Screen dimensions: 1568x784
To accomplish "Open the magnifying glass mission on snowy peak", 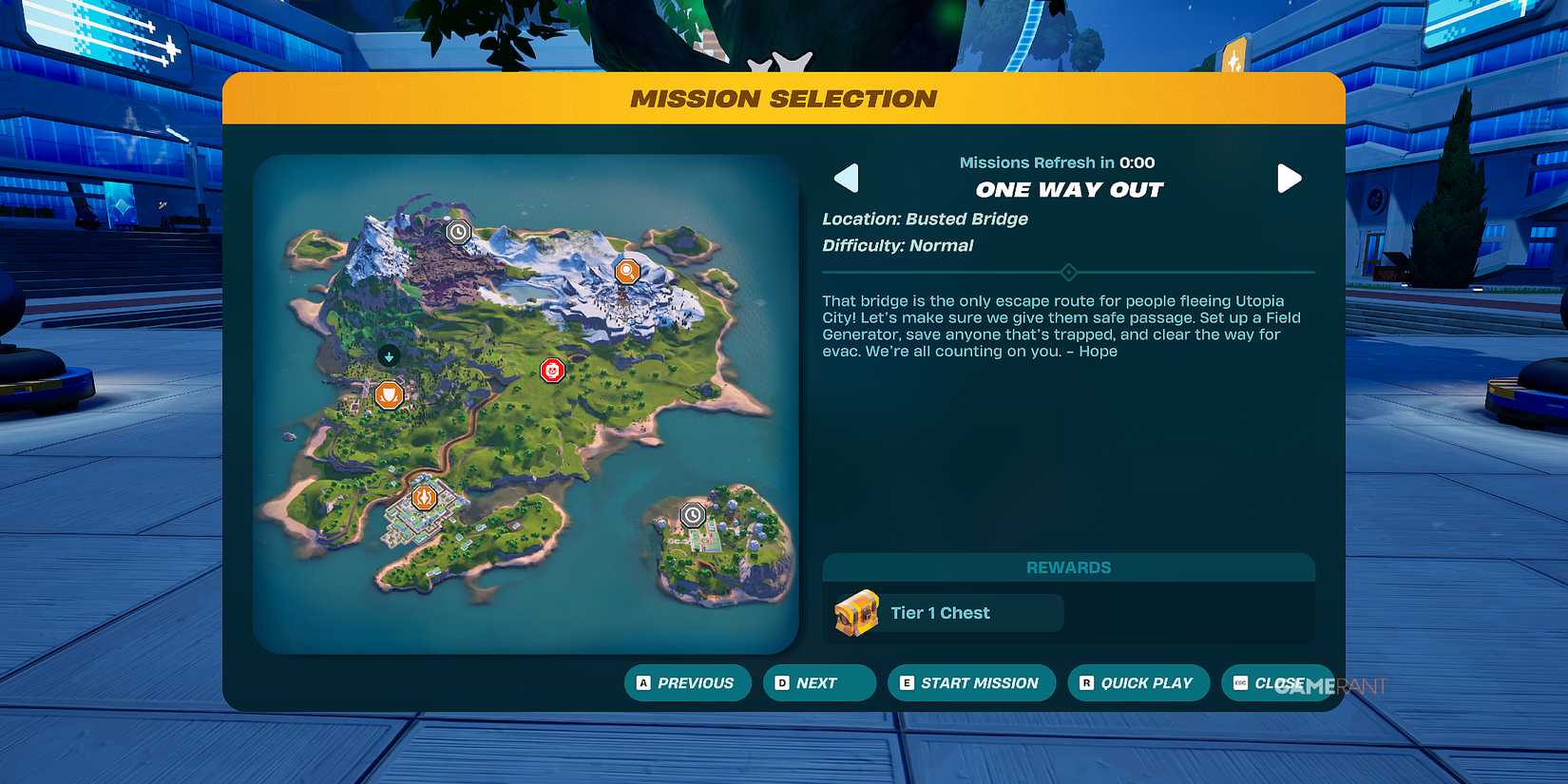I will [x=627, y=271].
